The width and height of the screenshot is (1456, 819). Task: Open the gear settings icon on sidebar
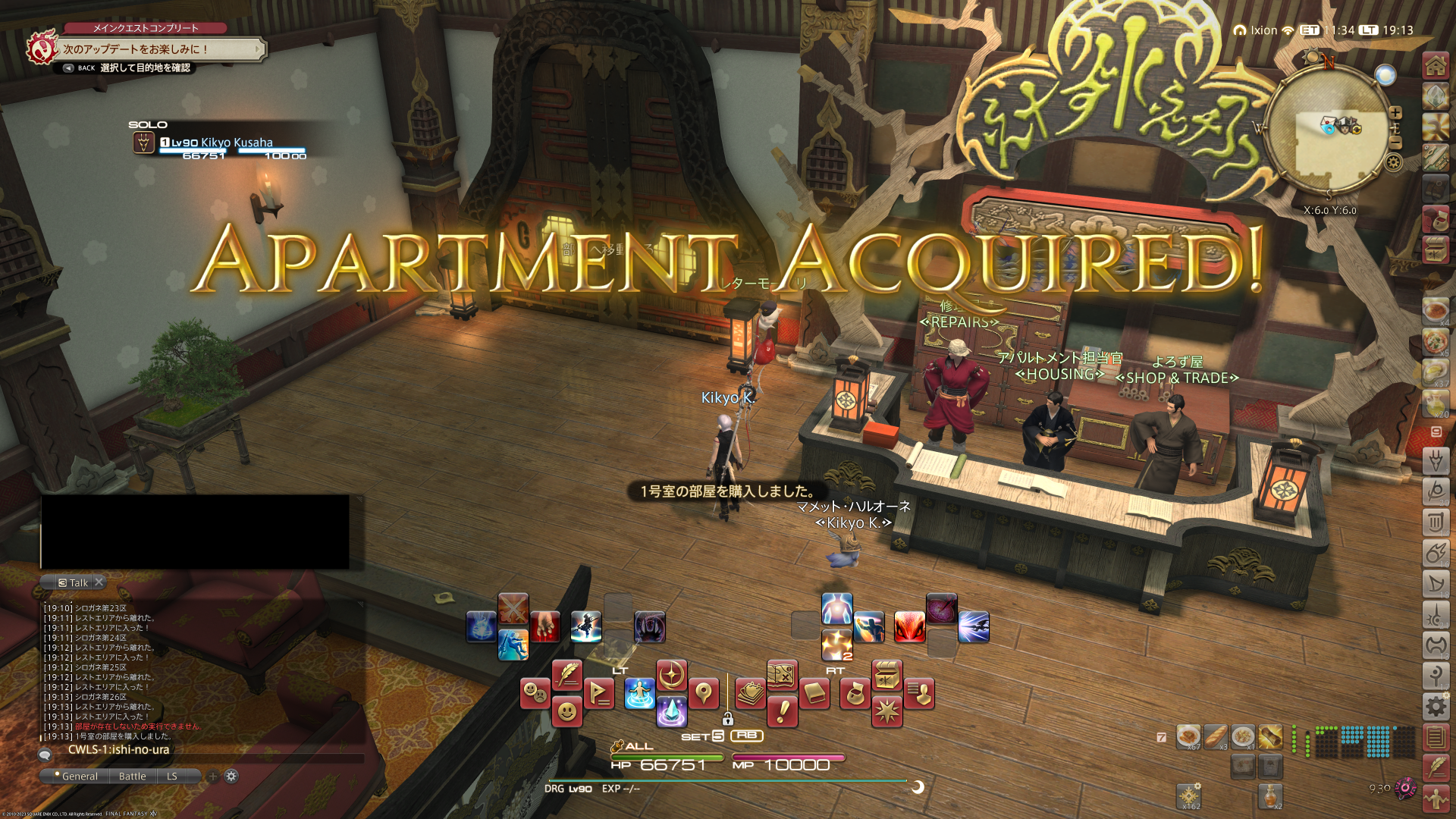(1436, 707)
